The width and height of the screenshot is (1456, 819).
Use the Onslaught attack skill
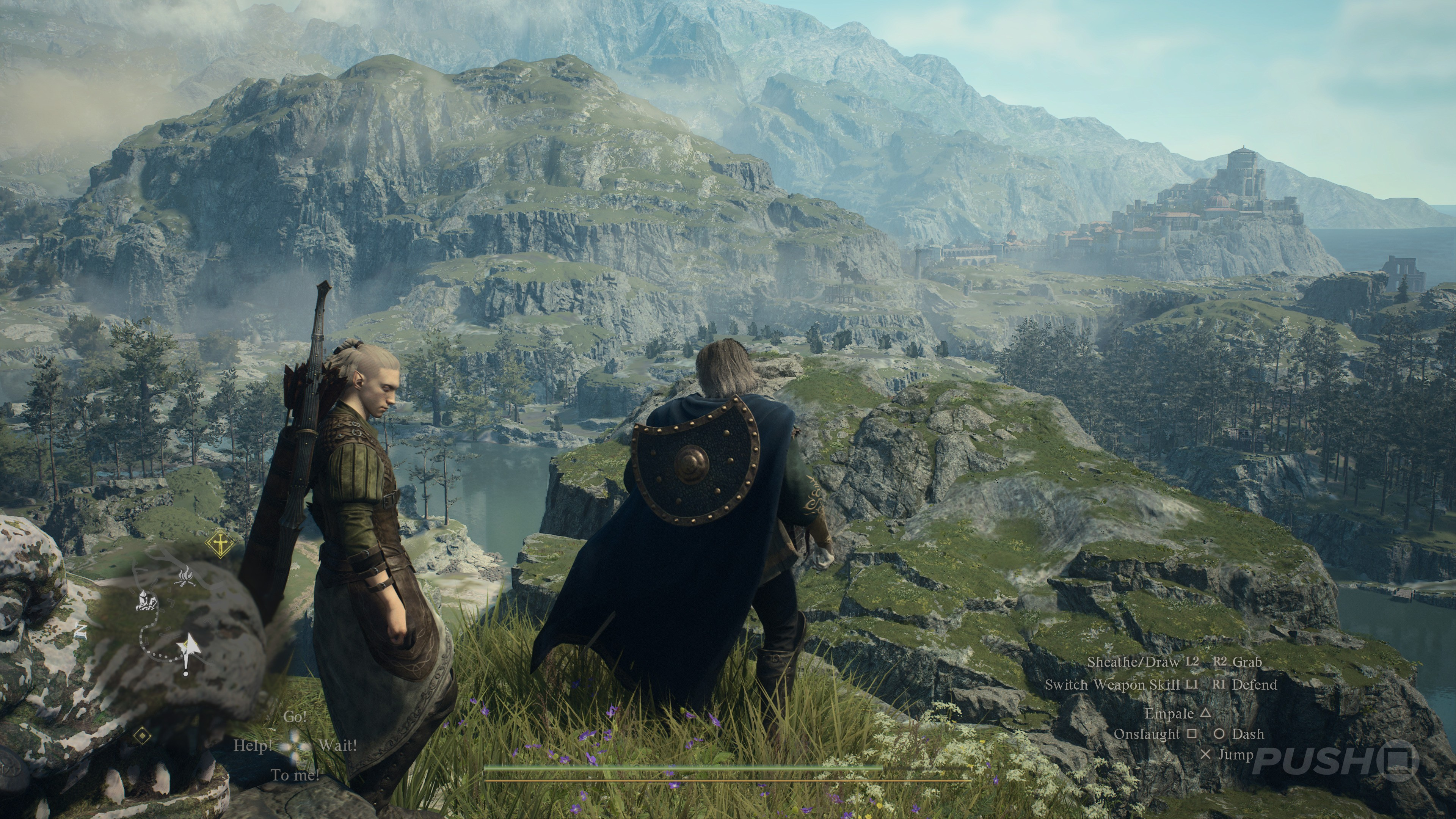coord(1155,734)
